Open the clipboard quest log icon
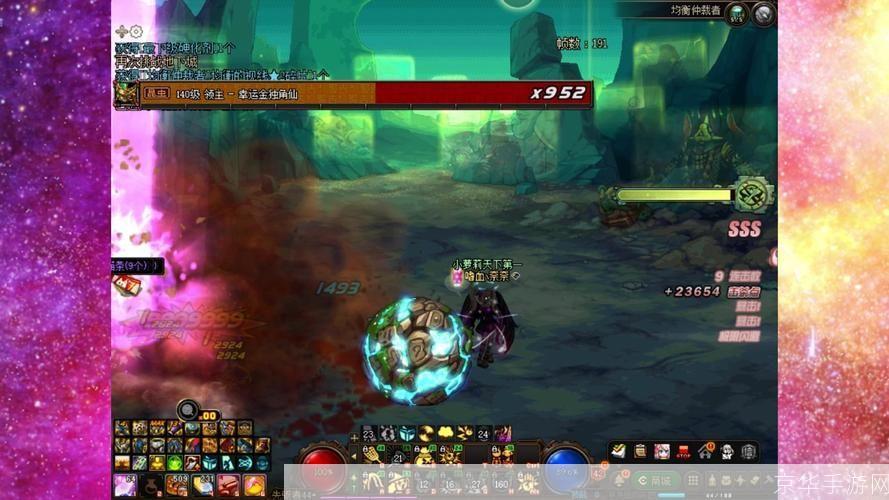 [x=640, y=452]
